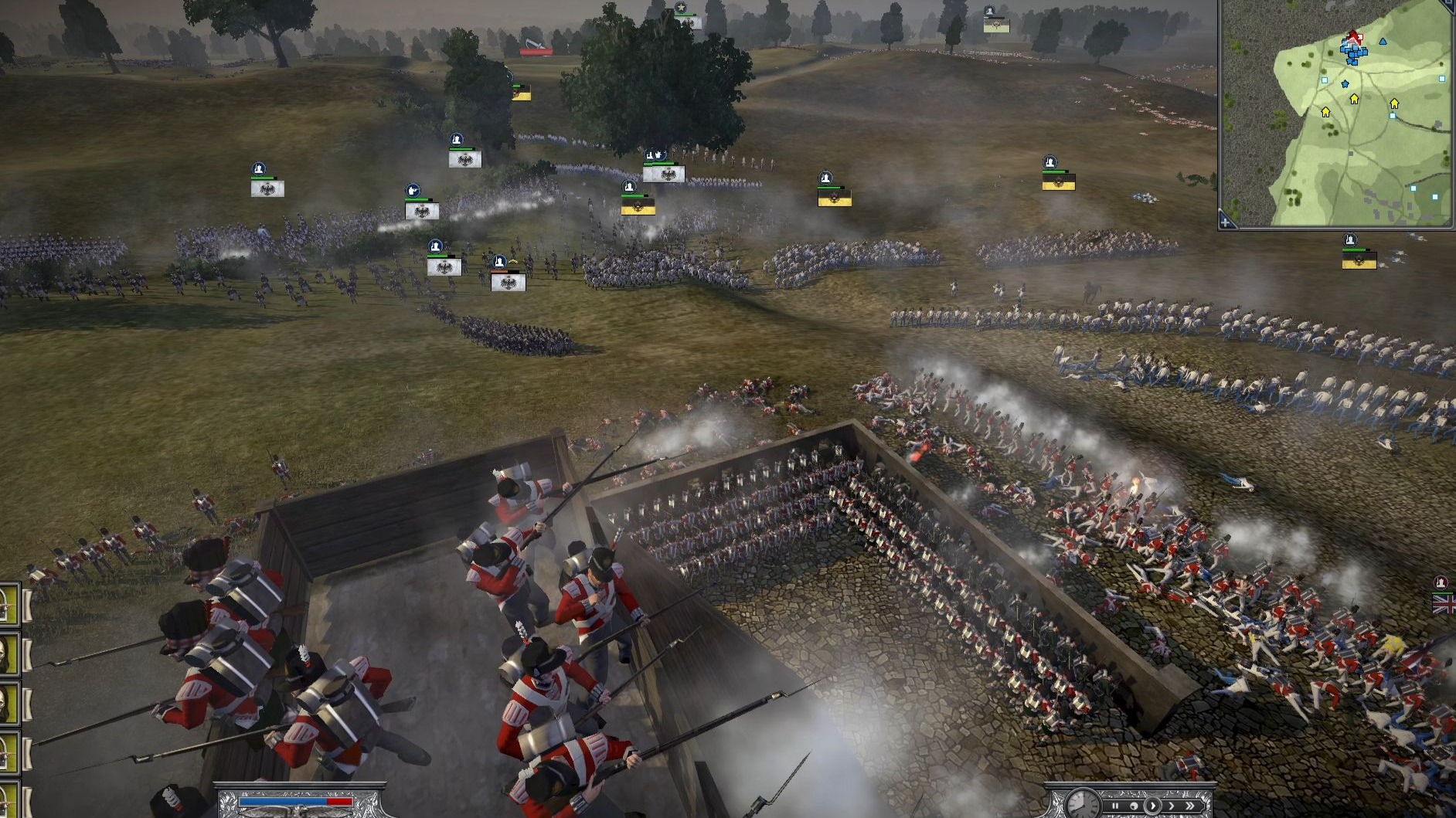Select the Union Jack unit banner
The image size is (1456, 818).
pyautogui.click(x=1444, y=603)
